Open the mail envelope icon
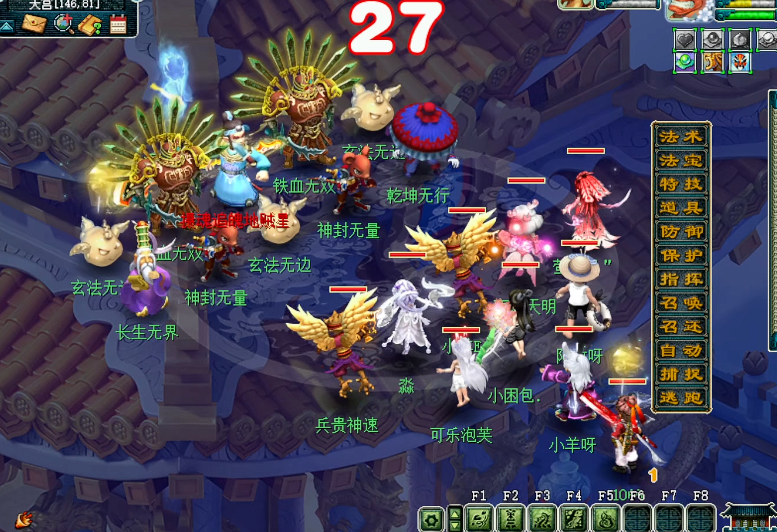This screenshot has height=532, width=777. pos(35,23)
